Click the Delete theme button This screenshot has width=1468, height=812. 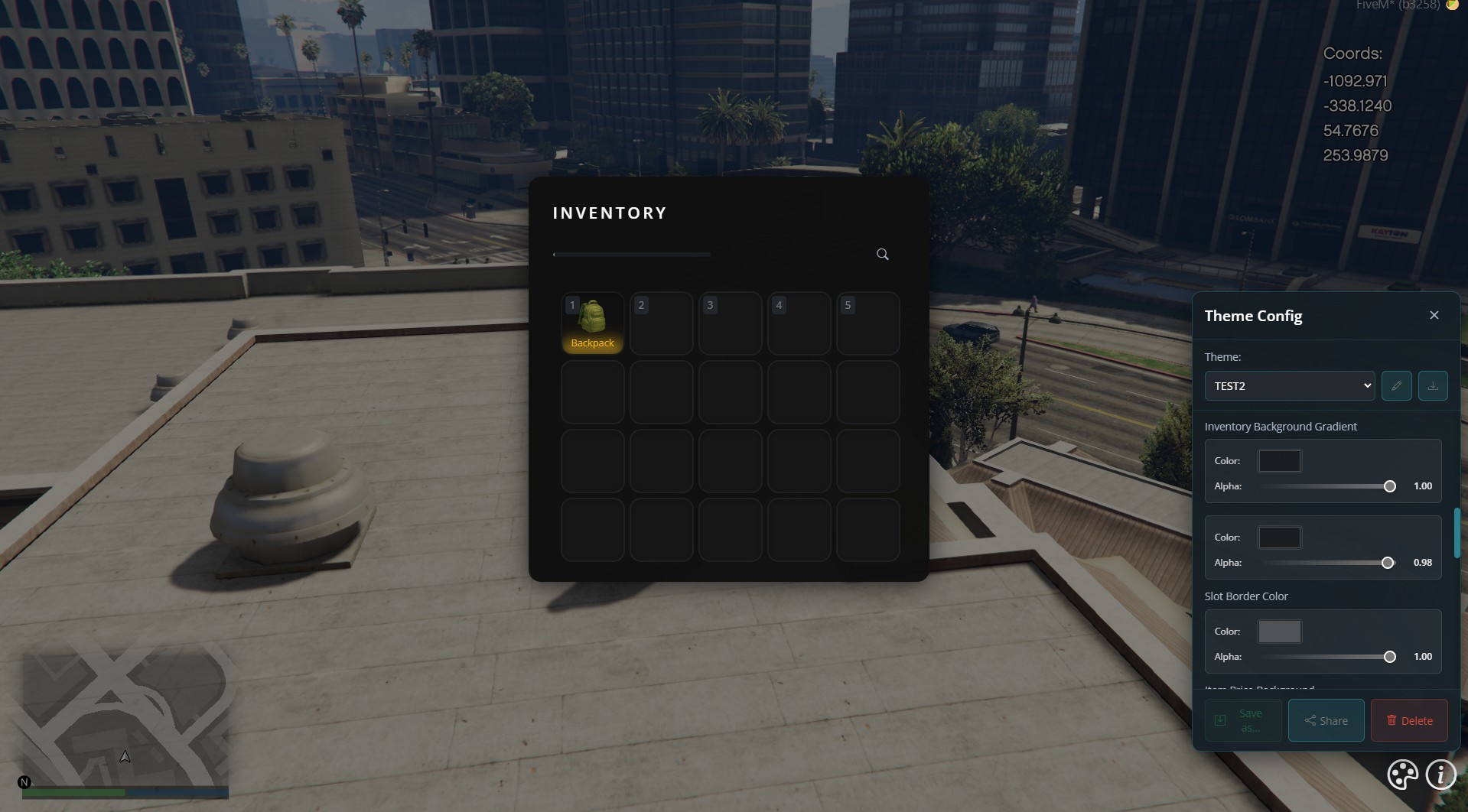pos(1409,720)
